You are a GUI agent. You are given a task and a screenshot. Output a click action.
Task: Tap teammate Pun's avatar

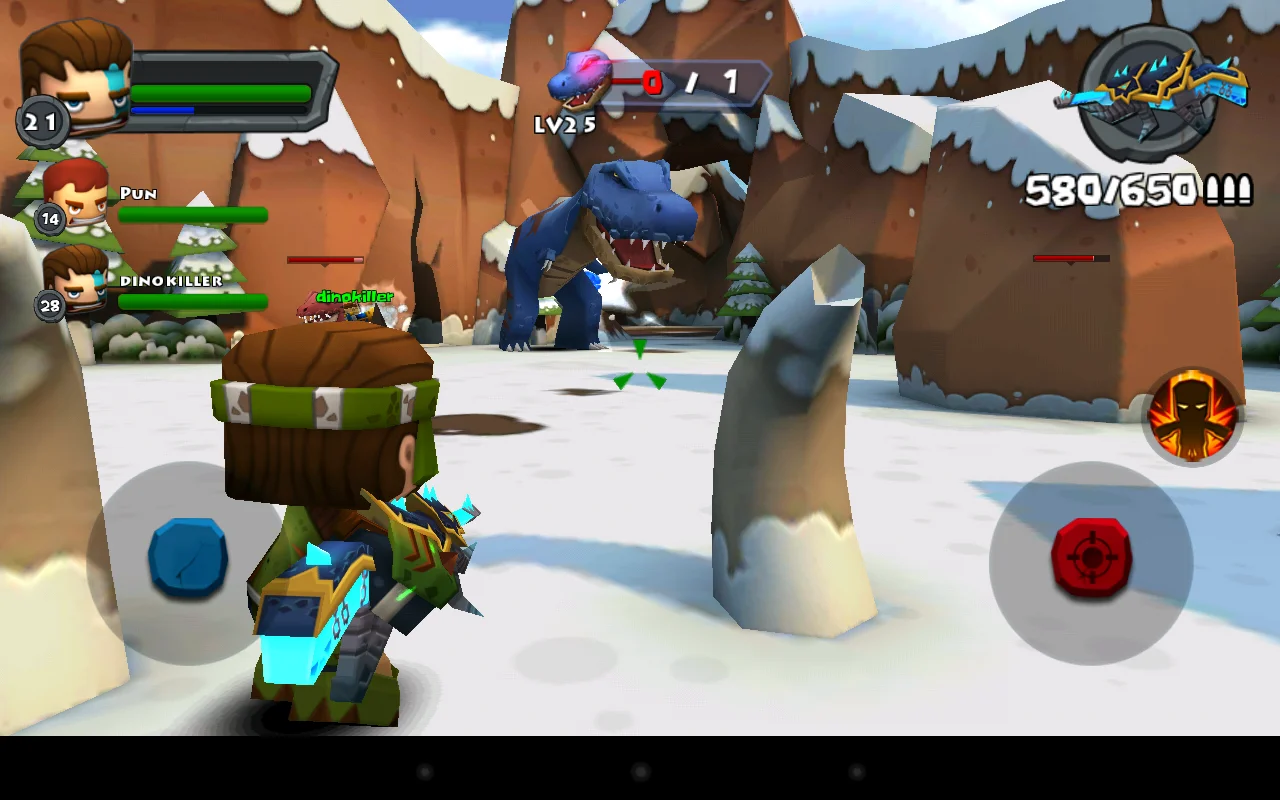point(75,195)
